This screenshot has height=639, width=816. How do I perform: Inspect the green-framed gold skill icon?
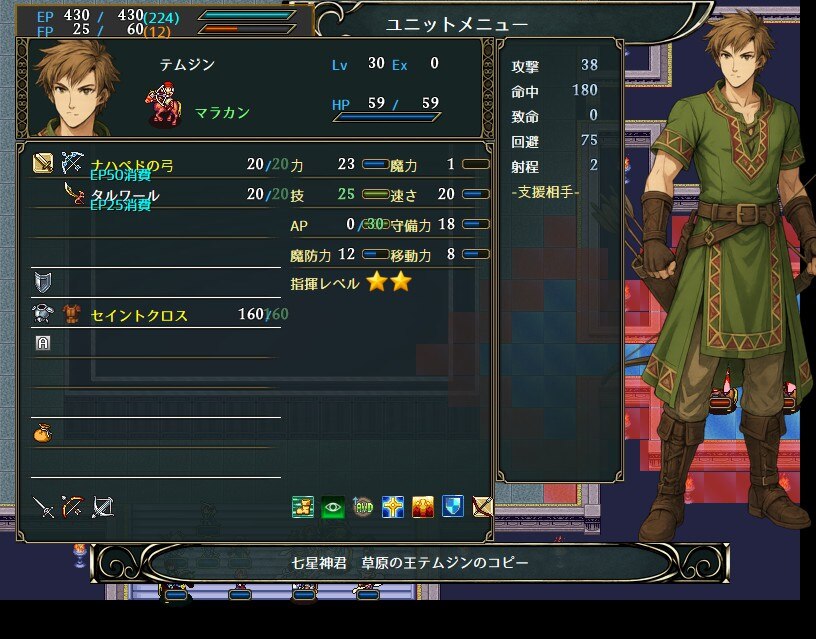(303, 507)
